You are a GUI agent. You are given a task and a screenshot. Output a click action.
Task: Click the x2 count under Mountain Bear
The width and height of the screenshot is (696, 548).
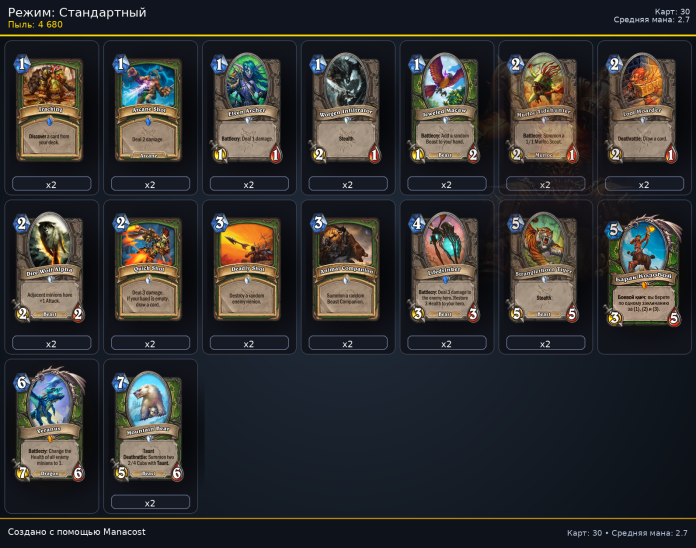point(150,502)
